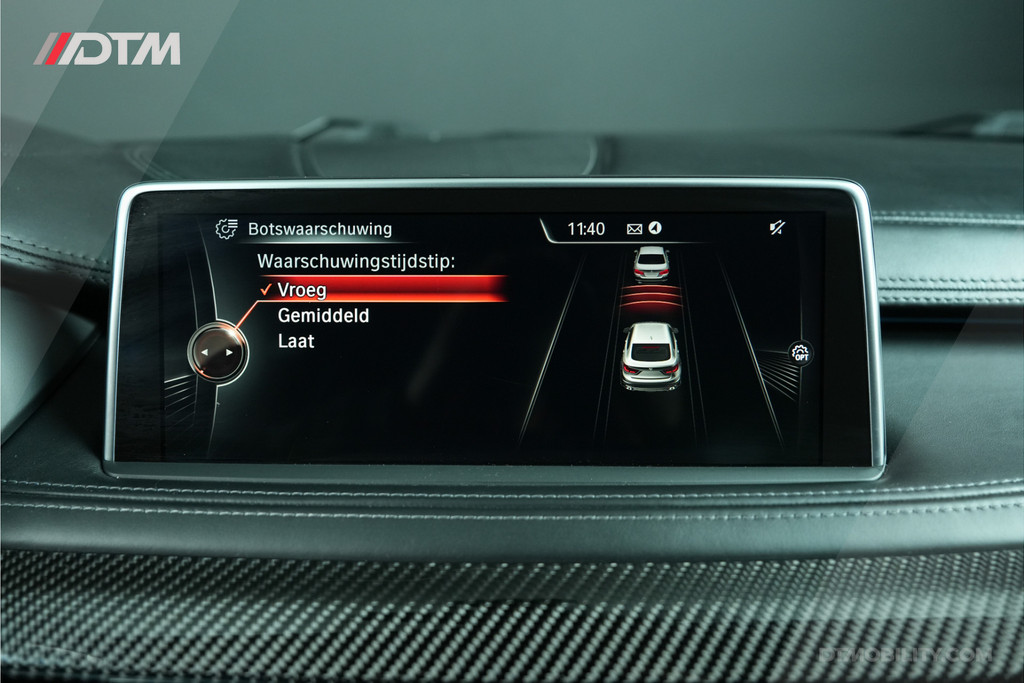Click the round left-right arrow navigation knob

218,352
